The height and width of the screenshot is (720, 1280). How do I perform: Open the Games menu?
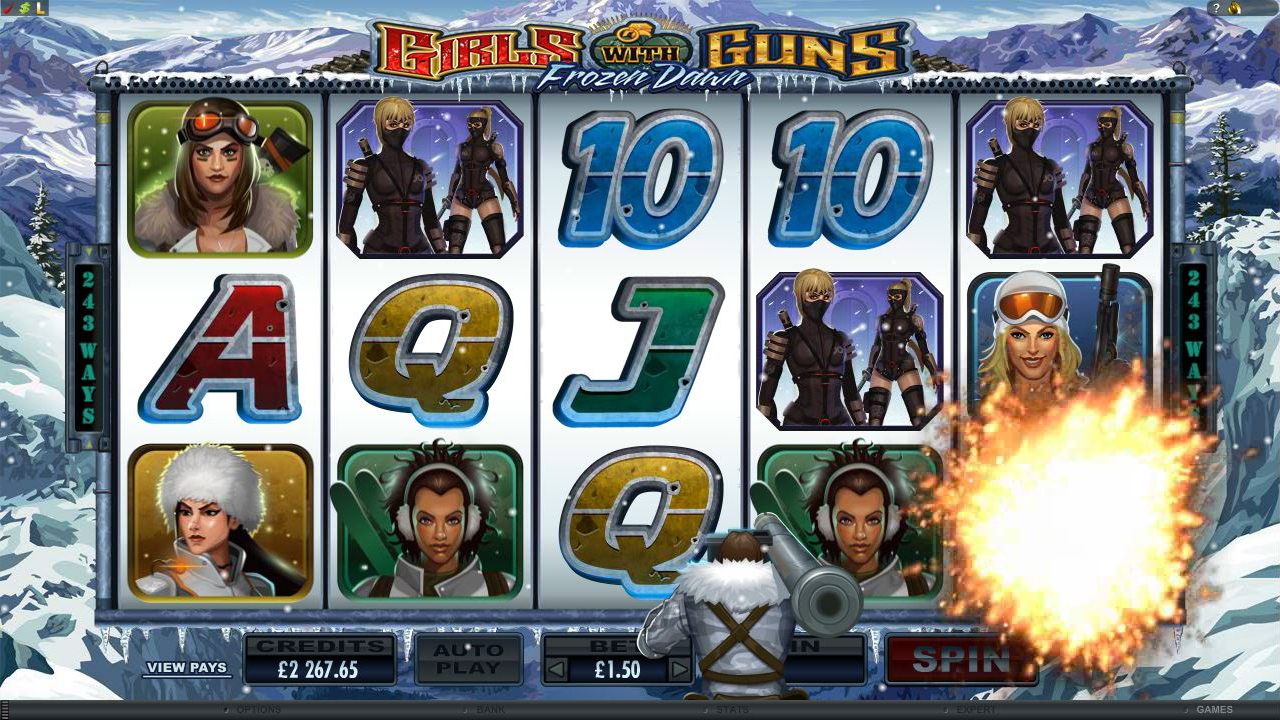1214,710
